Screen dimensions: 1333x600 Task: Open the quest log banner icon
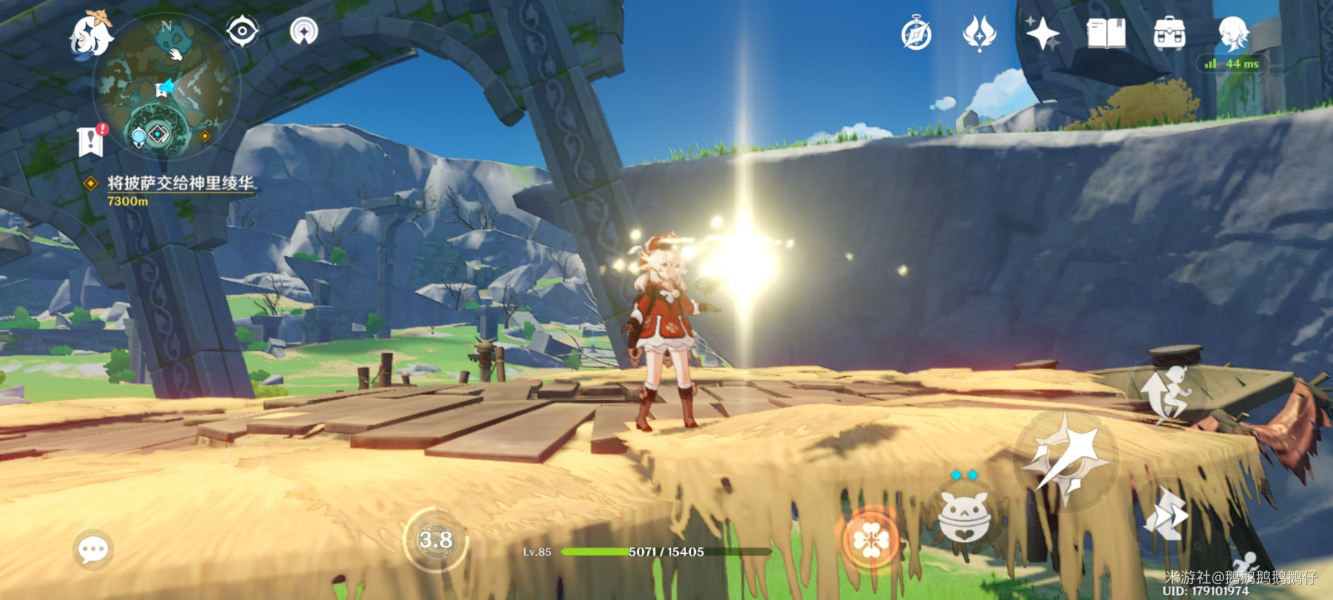click(91, 141)
